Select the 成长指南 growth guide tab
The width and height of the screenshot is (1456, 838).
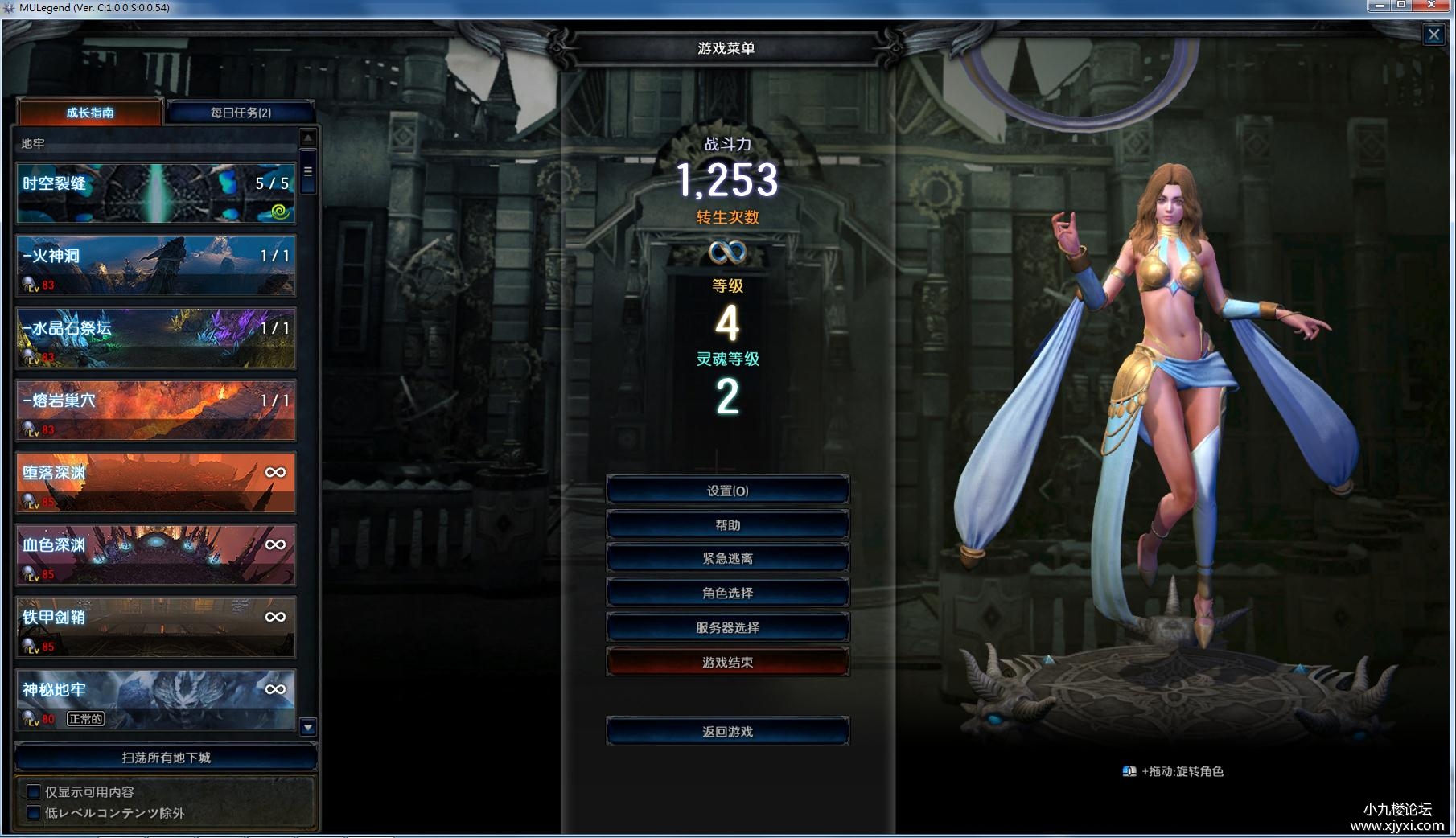click(90, 113)
